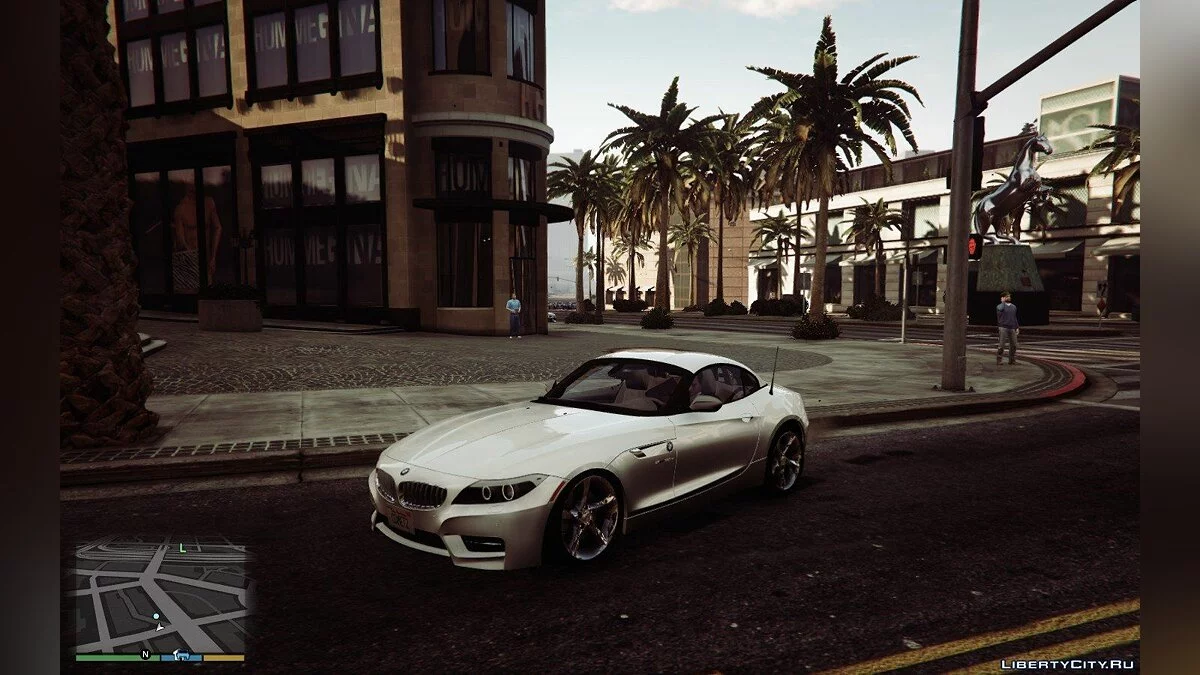The height and width of the screenshot is (675, 1200).
Task: Click the minimap in the corner
Action: click(x=160, y=597)
